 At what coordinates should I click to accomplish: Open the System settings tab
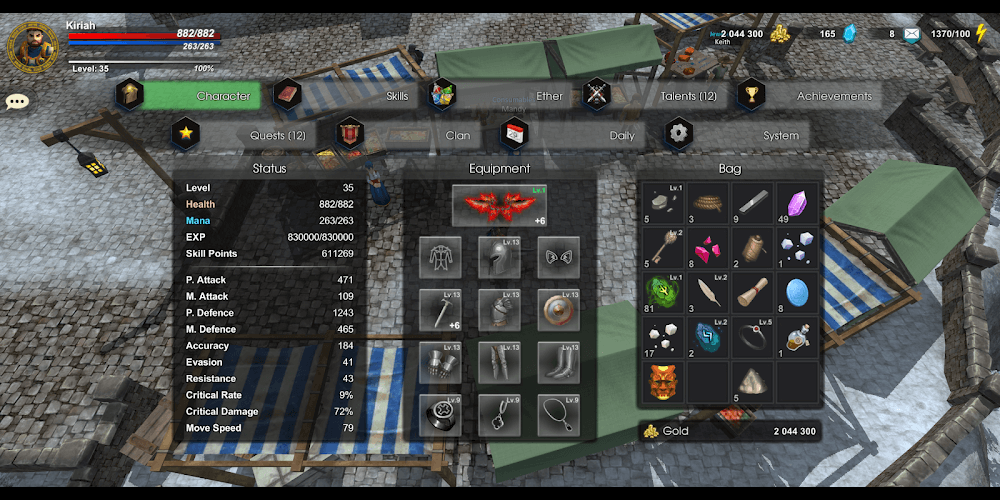[x=740, y=135]
